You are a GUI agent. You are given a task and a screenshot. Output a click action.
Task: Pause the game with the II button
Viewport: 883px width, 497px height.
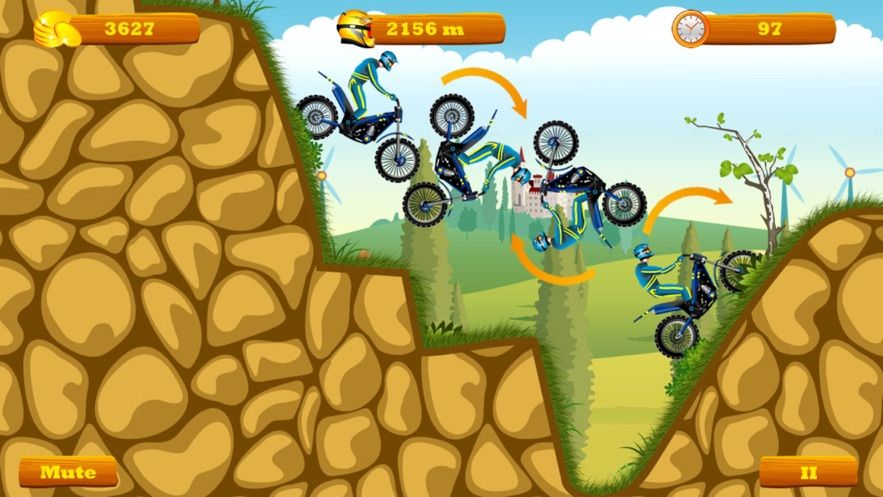(808, 471)
